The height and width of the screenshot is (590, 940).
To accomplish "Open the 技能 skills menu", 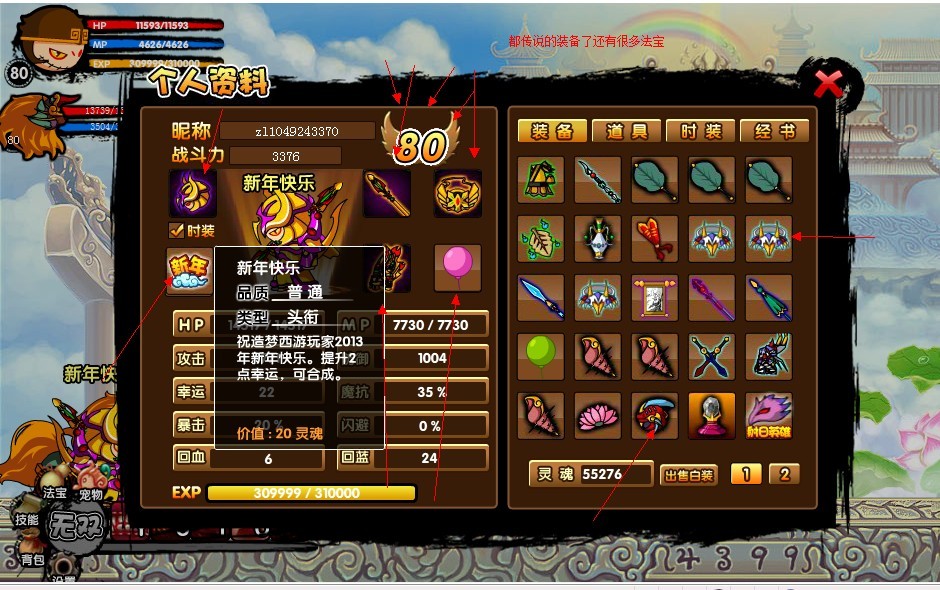I will pyautogui.click(x=26, y=520).
